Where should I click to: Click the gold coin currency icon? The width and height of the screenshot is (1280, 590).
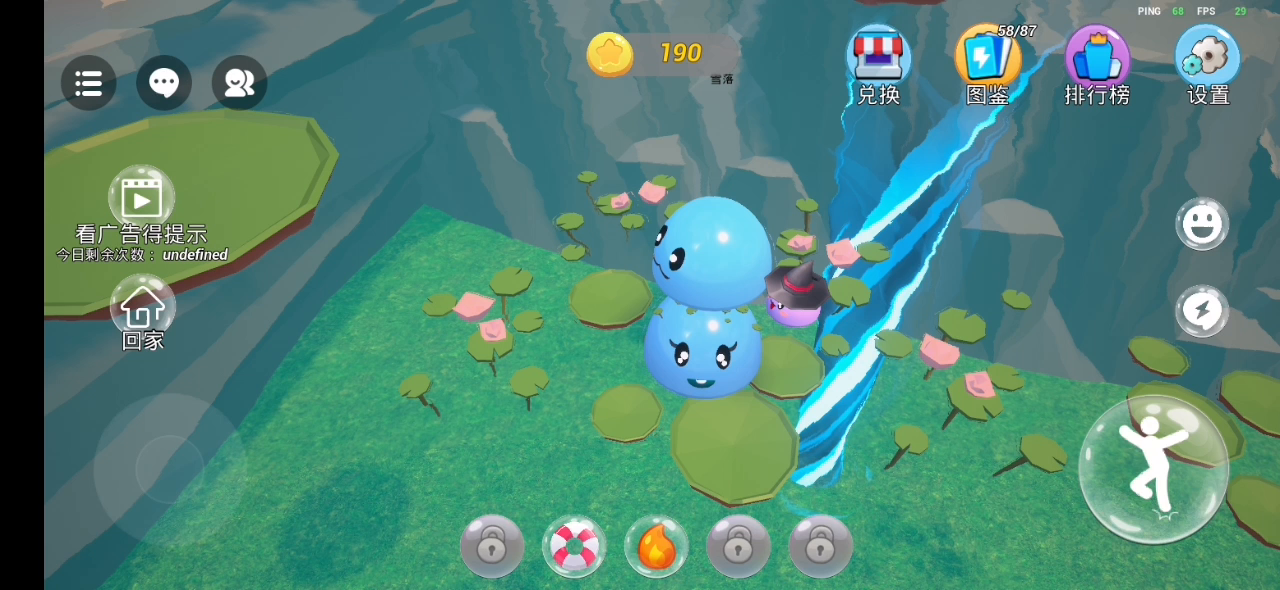click(610, 54)
